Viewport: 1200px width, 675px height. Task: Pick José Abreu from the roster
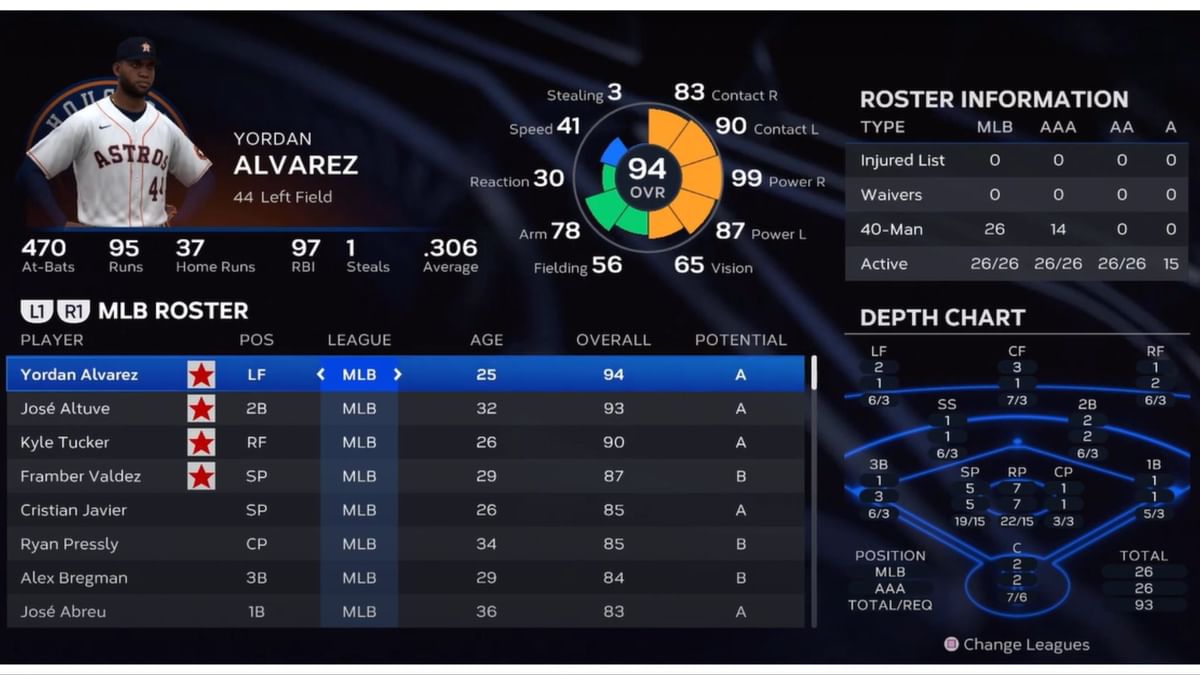[64, 611]
